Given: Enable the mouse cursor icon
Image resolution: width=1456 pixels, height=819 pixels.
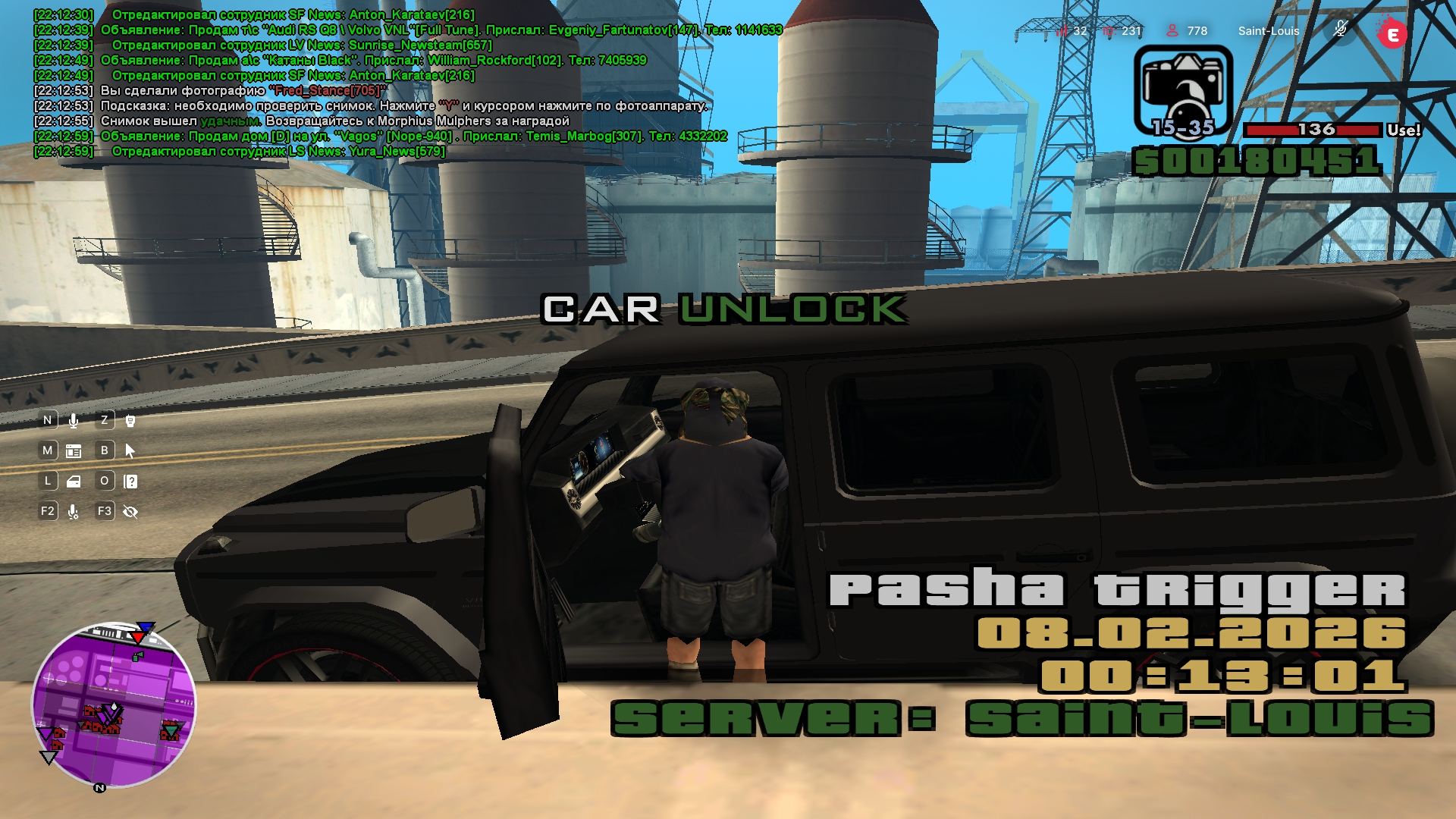Looking at the screenshot, I should coord(130,450).
